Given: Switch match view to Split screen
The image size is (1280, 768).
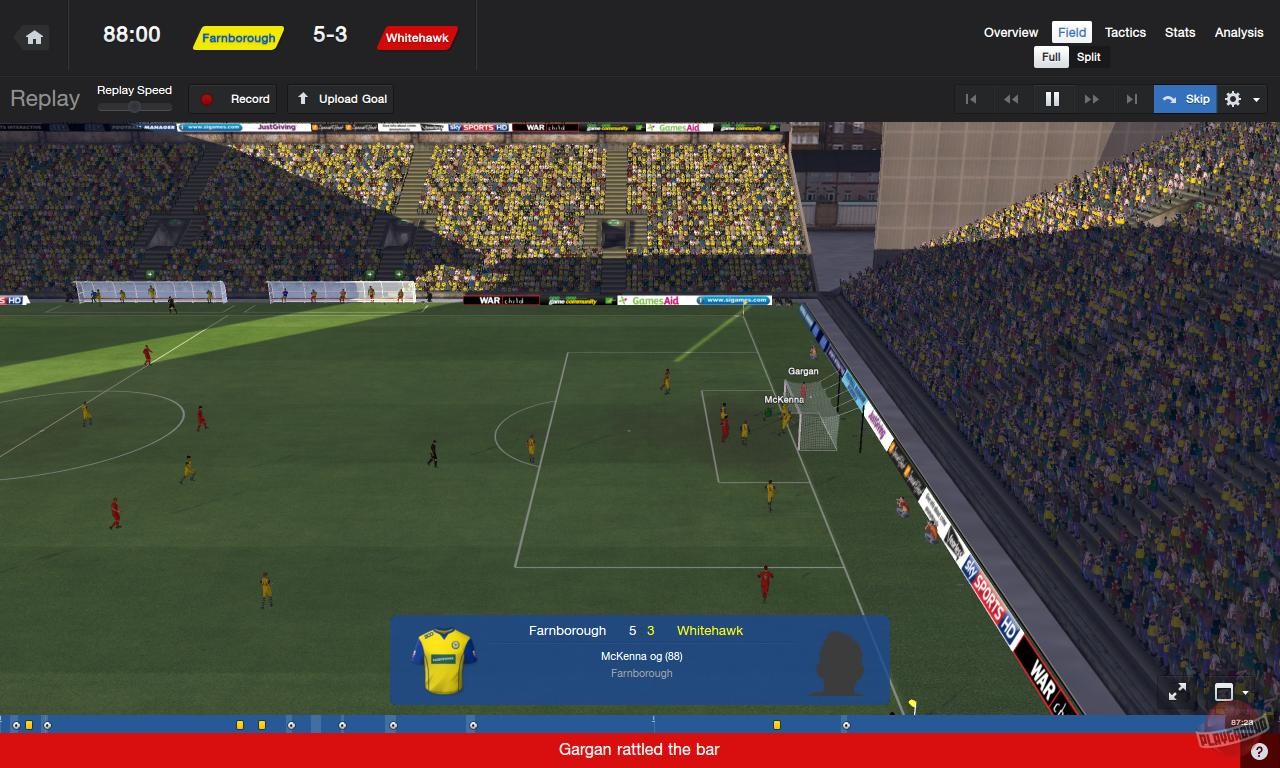Looking at the screenshot, I should pos(1088,57).
